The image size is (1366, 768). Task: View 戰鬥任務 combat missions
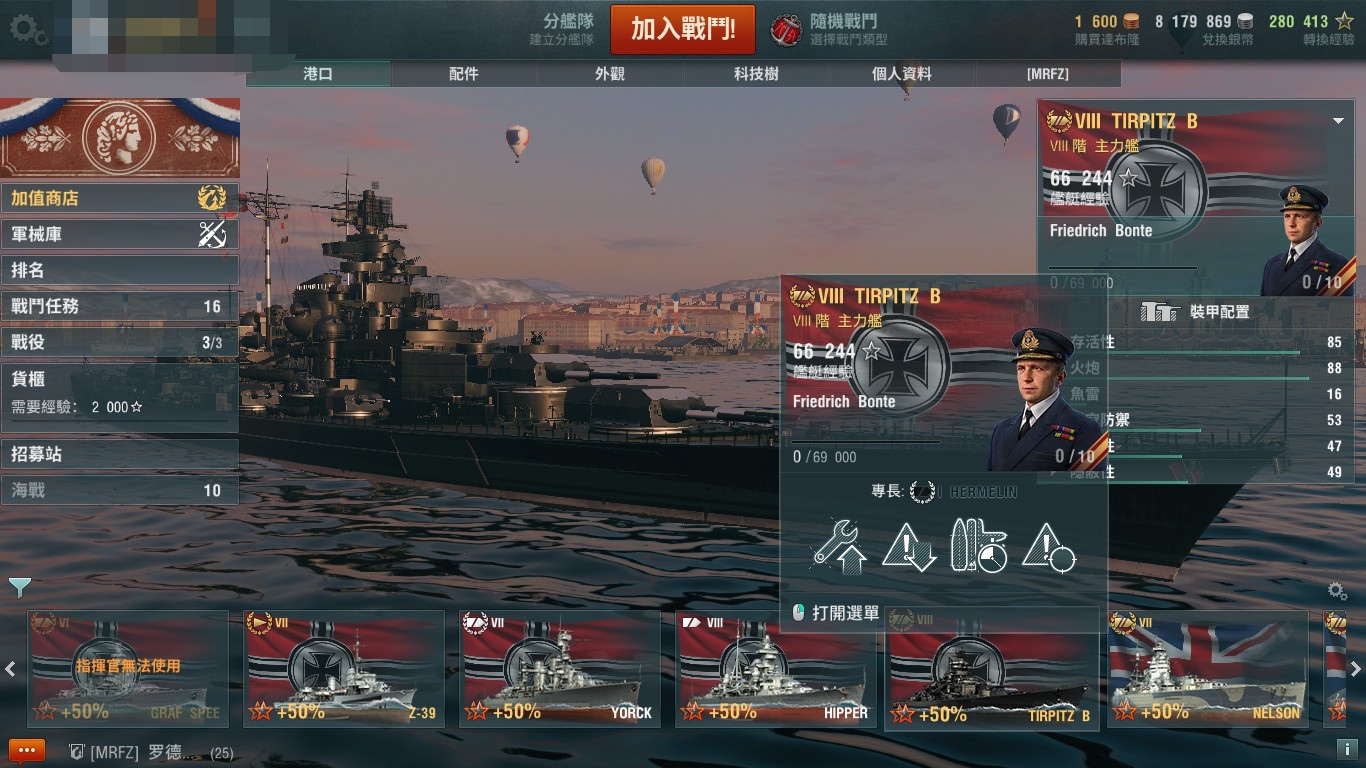coord(118,306)
